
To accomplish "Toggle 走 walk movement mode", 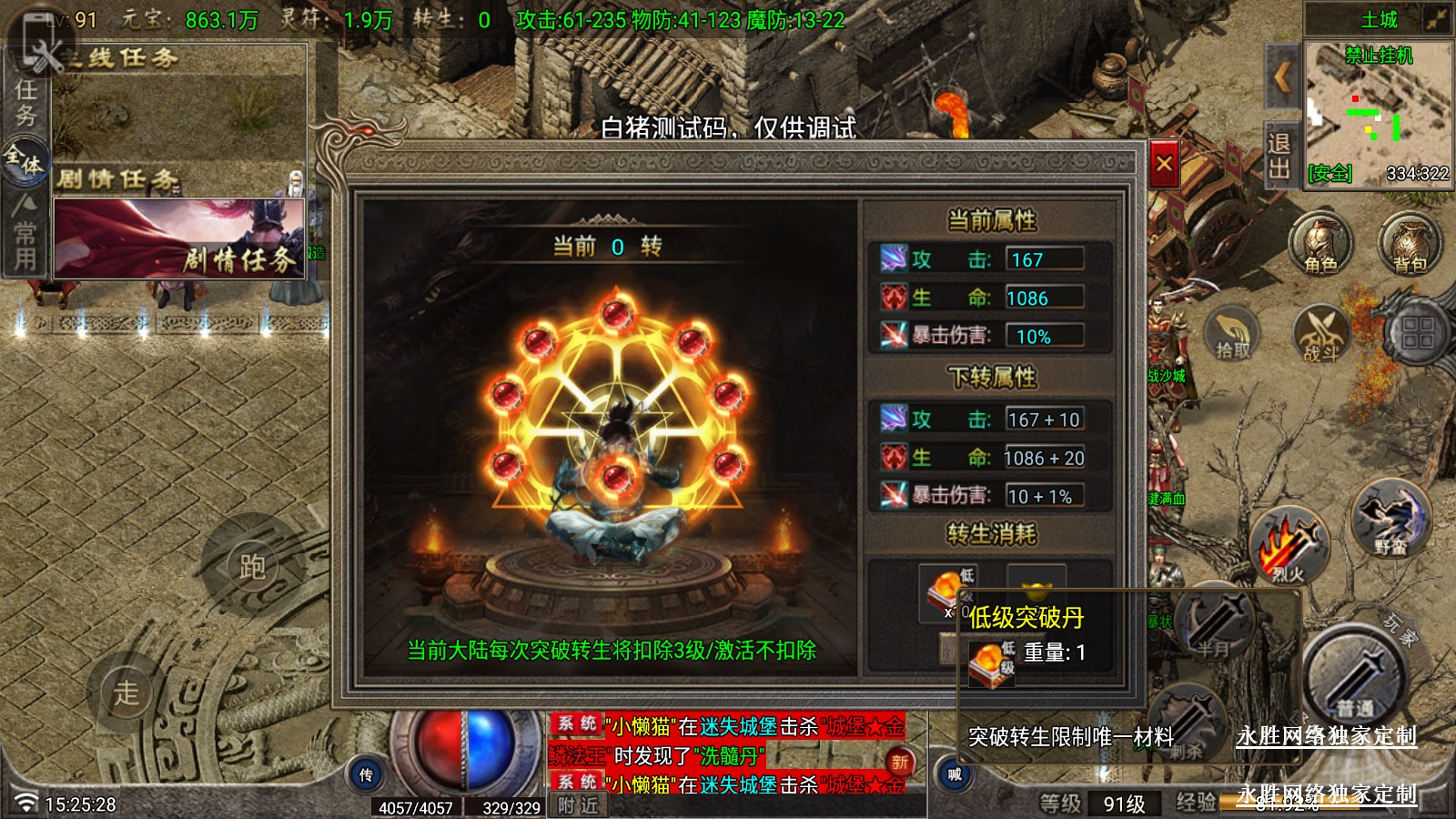I will (126, 692).
